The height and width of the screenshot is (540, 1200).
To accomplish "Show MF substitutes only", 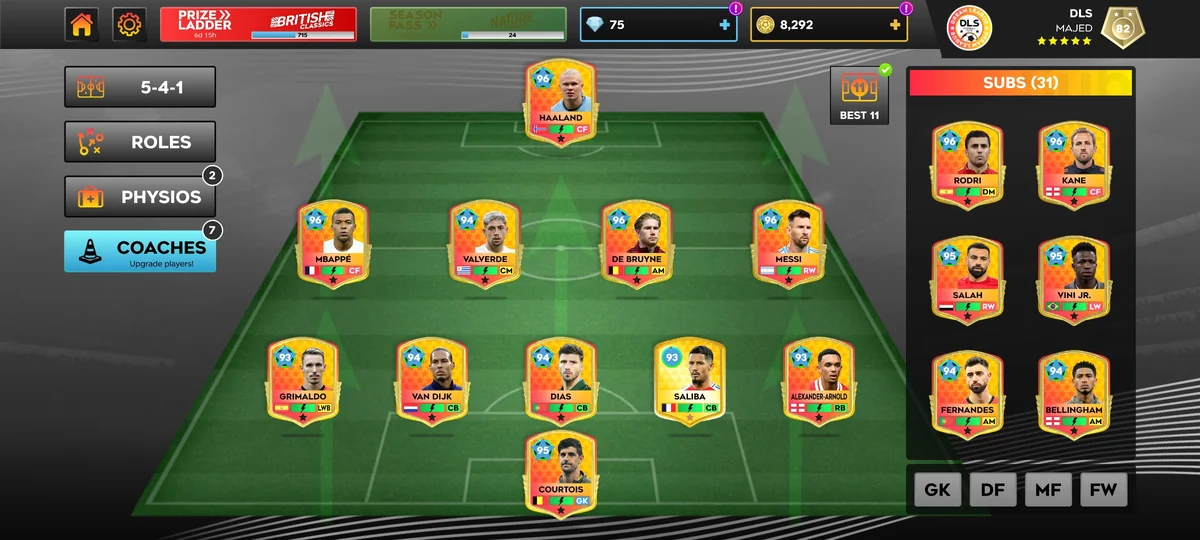I will (1048, 490).
